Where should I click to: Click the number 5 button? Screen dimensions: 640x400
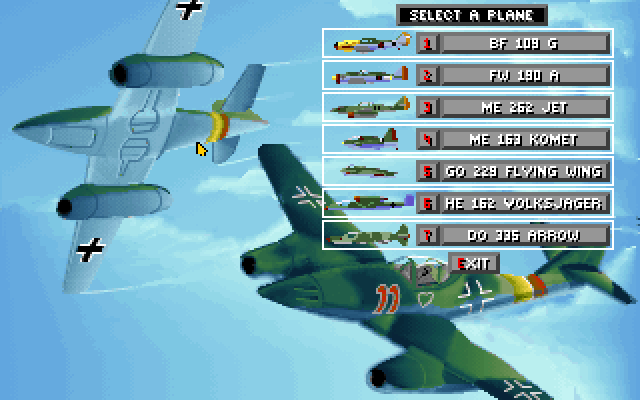tap(427, 171)
